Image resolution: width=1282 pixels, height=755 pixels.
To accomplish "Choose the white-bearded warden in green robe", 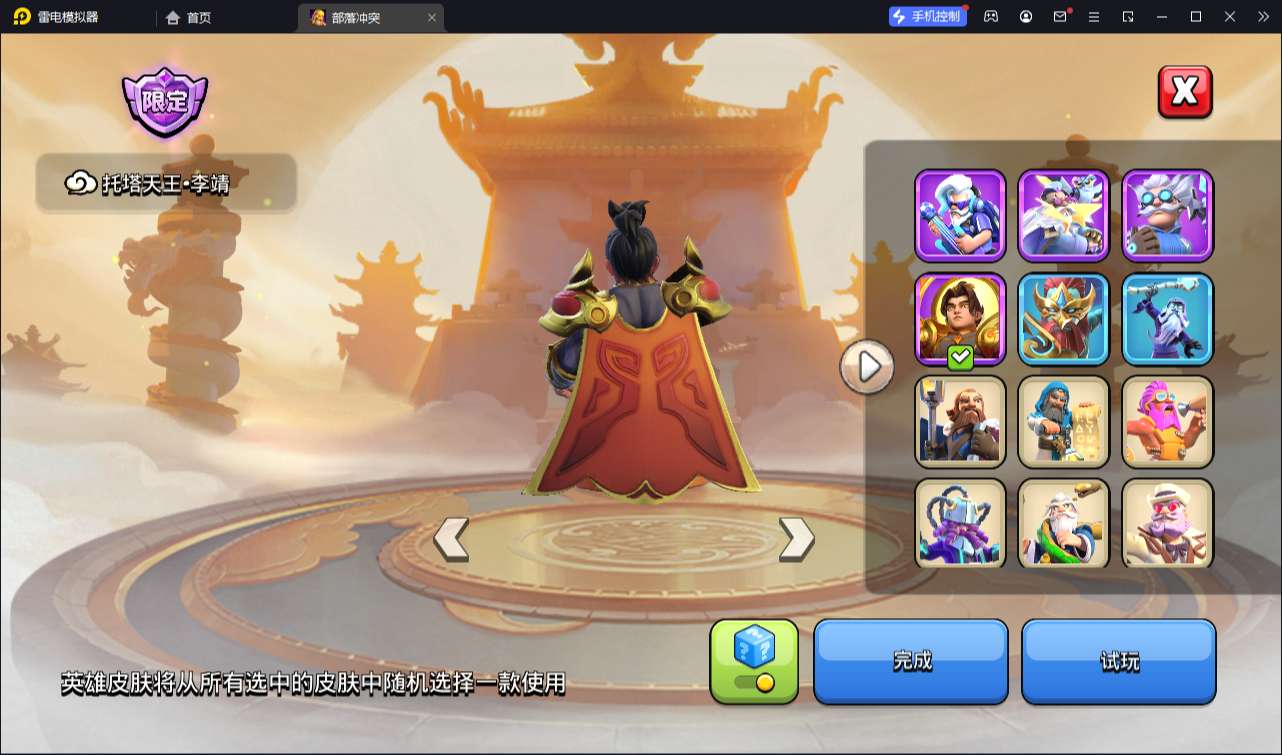I will [x=1064, y=523].
